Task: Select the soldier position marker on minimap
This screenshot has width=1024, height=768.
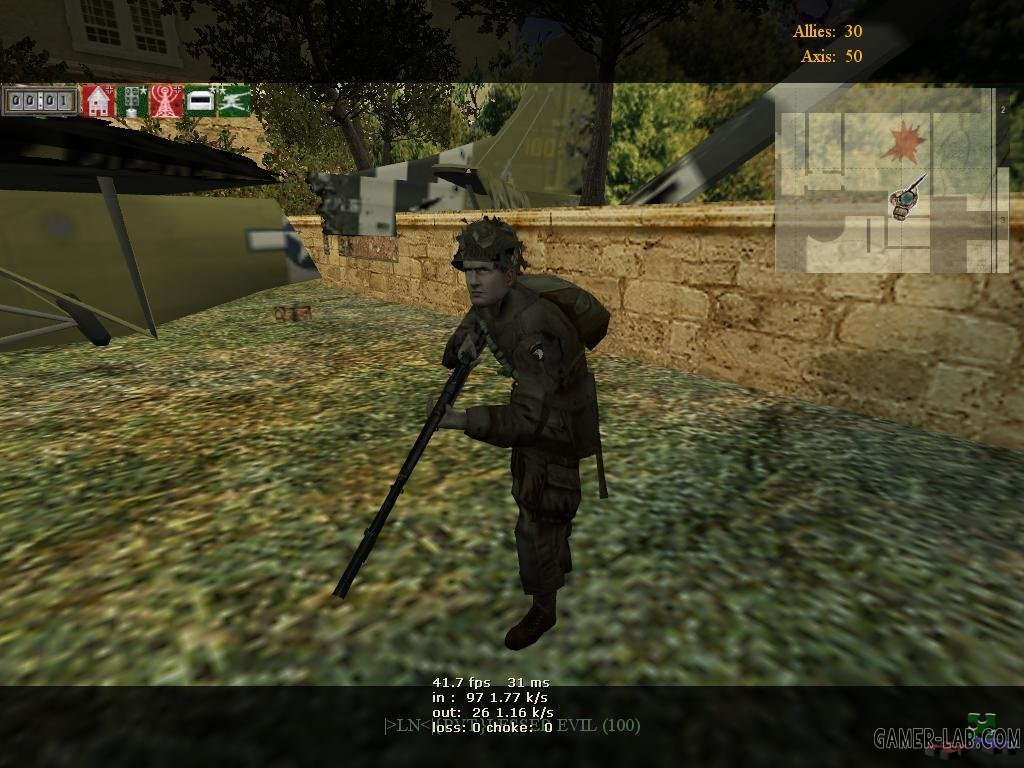Action: [905, 202]
